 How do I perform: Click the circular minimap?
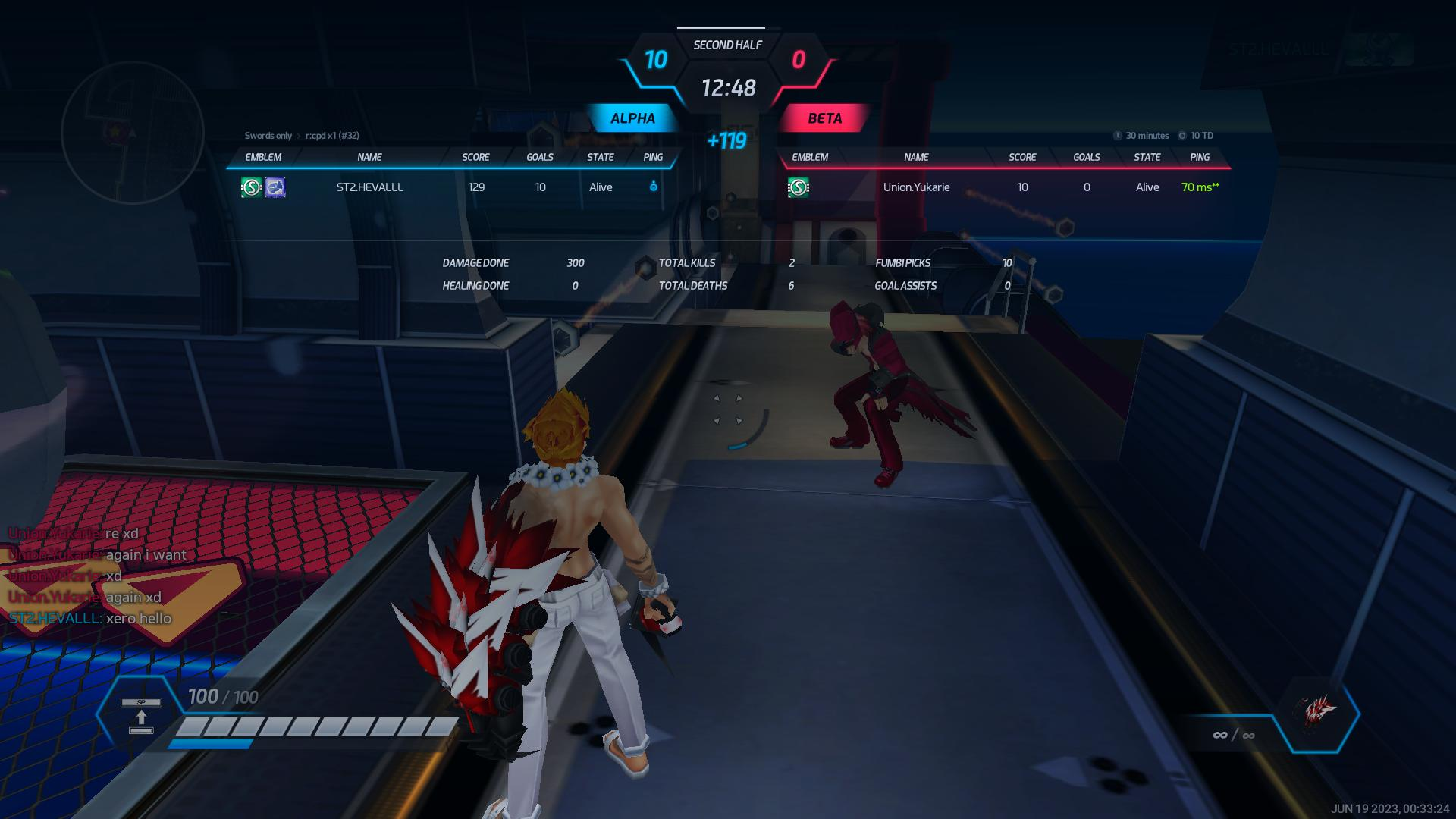click(x=133, y=133)
